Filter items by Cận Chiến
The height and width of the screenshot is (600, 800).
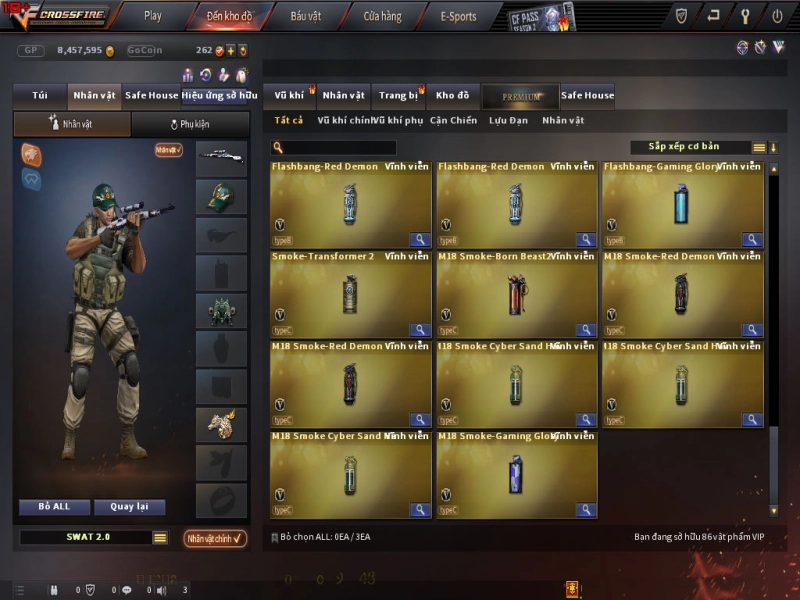click(x=453, y=121)
